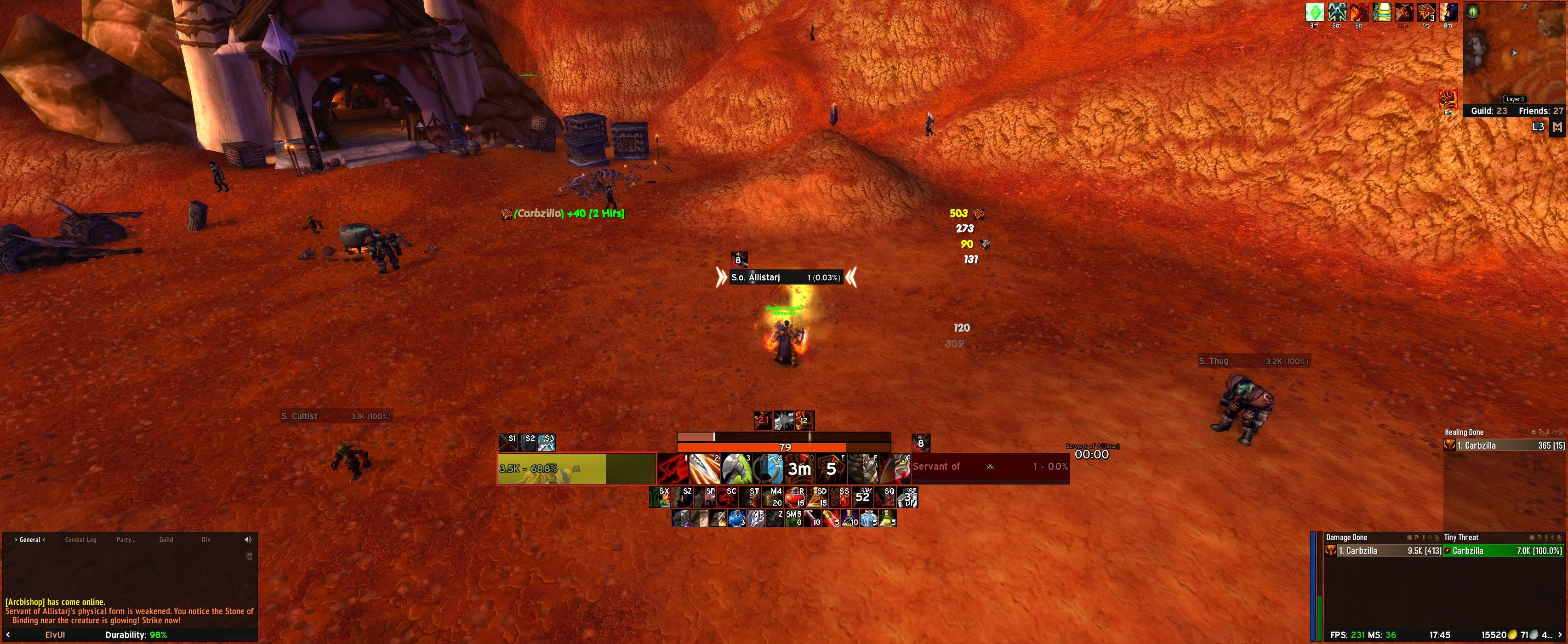Use the action bar ability bound to key 1

click(x=673, y=469)
